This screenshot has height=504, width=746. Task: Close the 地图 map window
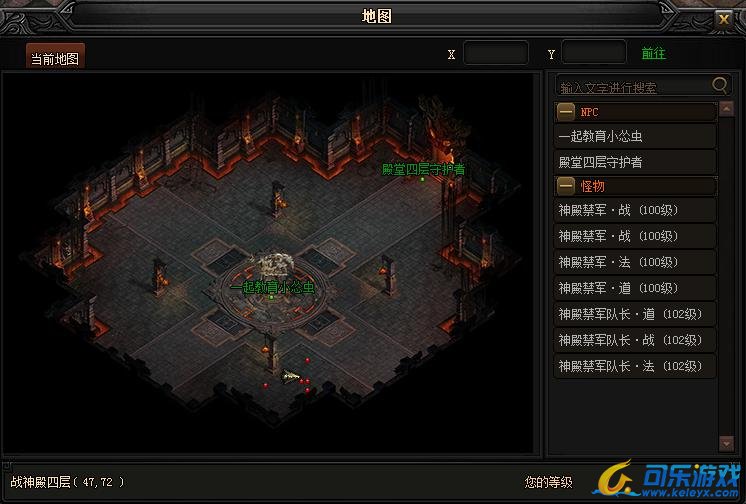(724, 19)
